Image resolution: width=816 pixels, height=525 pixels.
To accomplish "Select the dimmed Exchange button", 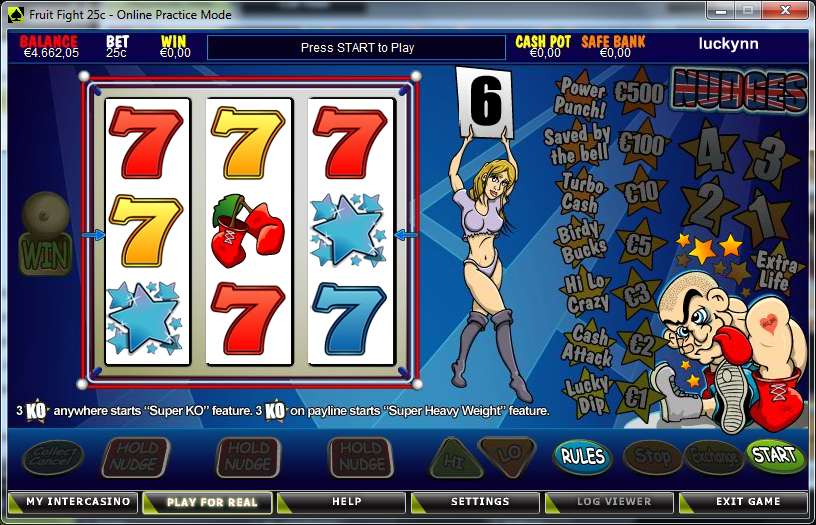I will click(713, 457).
